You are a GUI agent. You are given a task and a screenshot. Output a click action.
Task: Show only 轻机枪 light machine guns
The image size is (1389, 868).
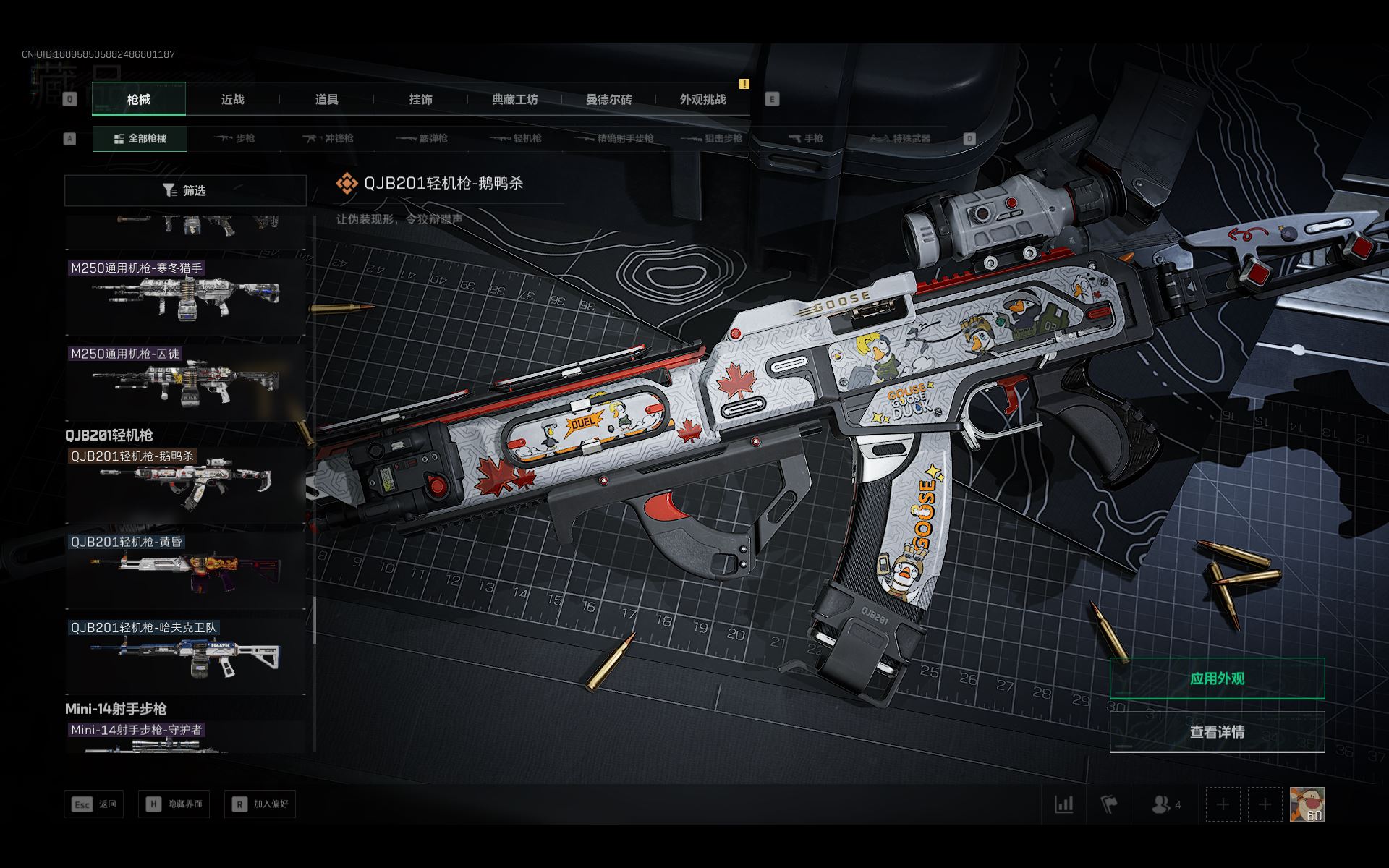[517, 138]
